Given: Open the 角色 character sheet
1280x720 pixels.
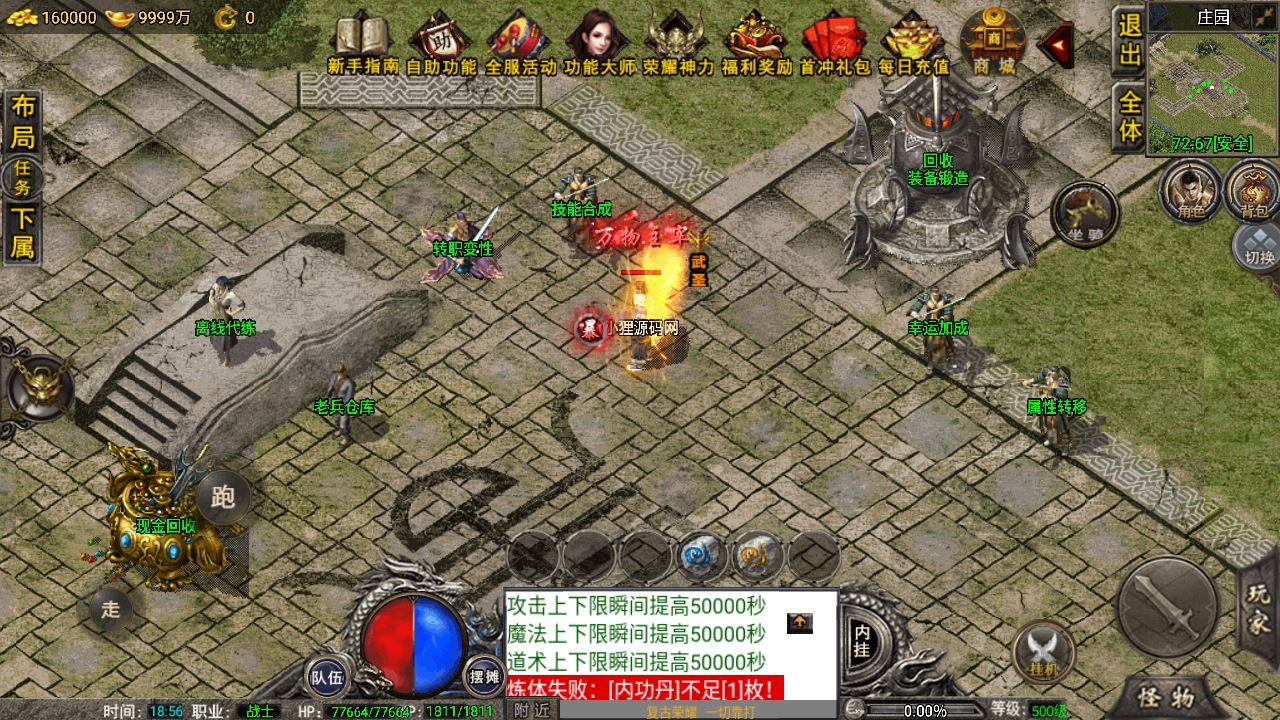Looking at the screenshot, I should [x=1190, y=190].
